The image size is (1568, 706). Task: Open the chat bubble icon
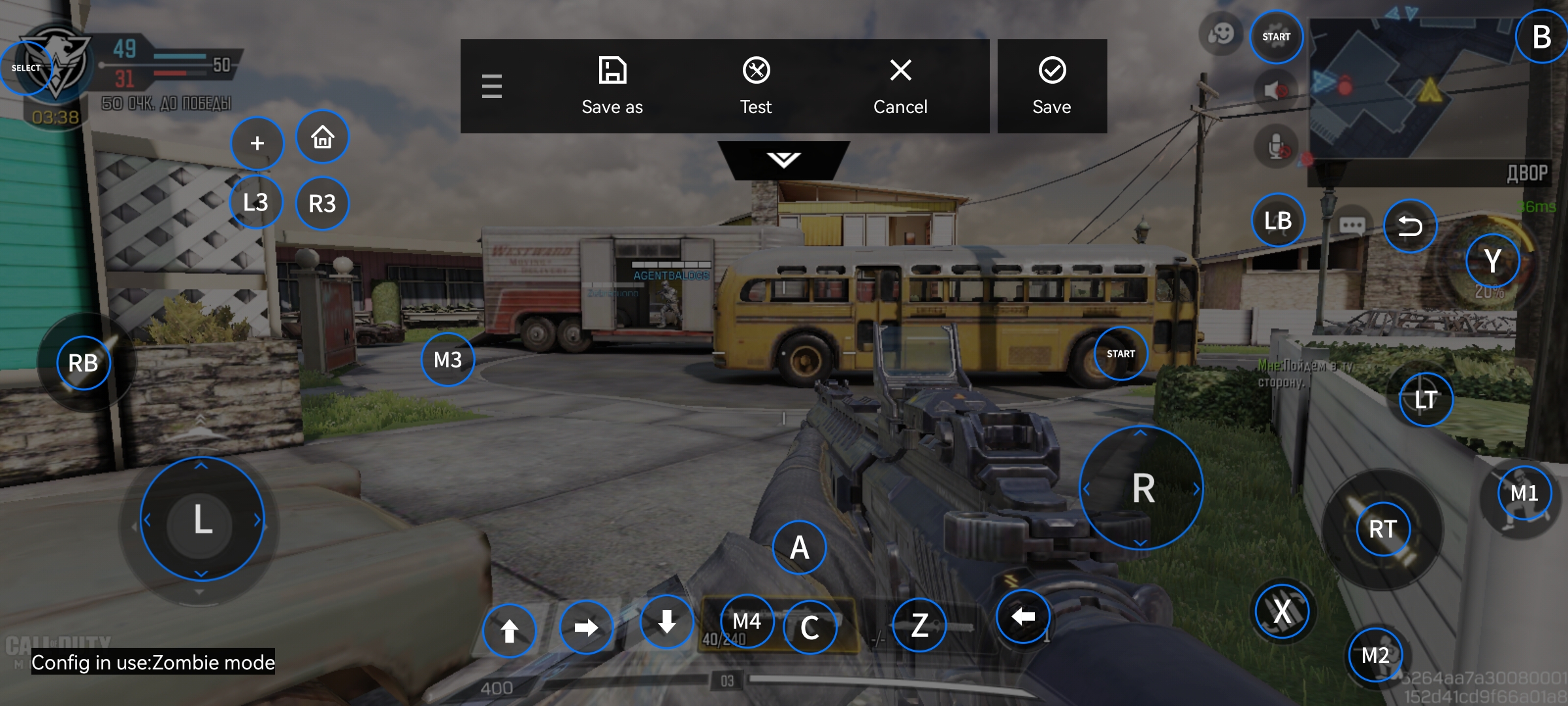click(x=1352, y=226)
